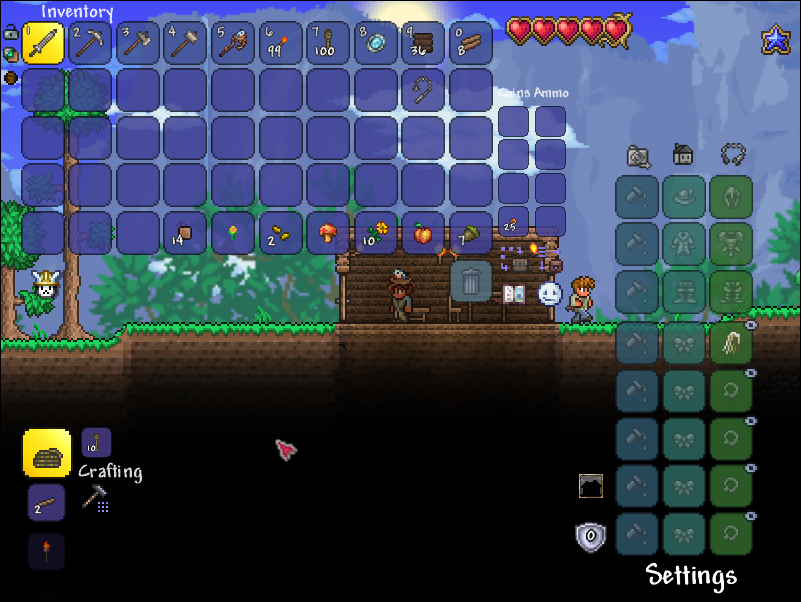The width and height of the screenshot is (801, 602).
Task: Select the sword in hotbar slot 1
Action: 42,42
